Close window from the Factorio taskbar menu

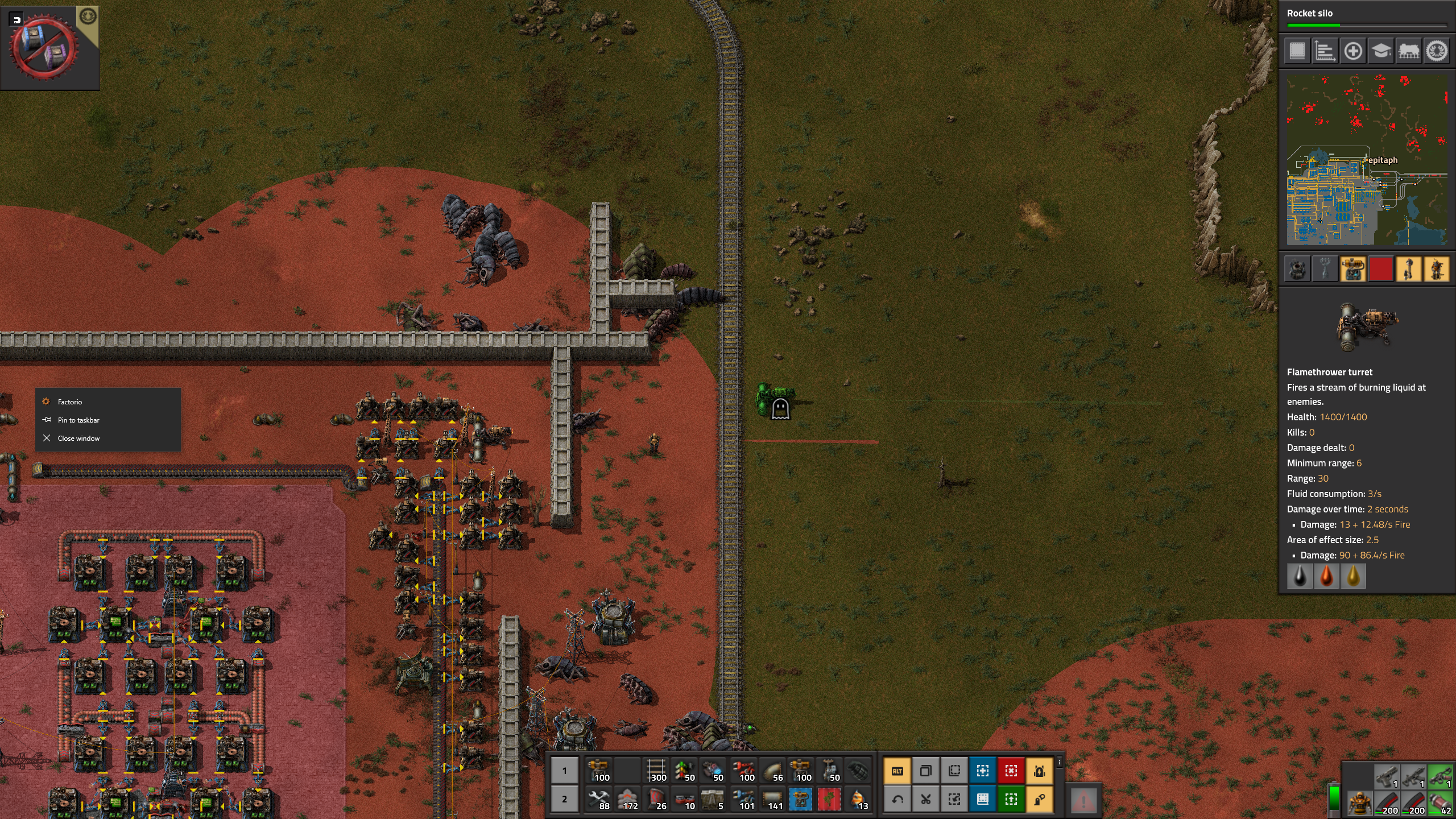[x=78, y=439]
